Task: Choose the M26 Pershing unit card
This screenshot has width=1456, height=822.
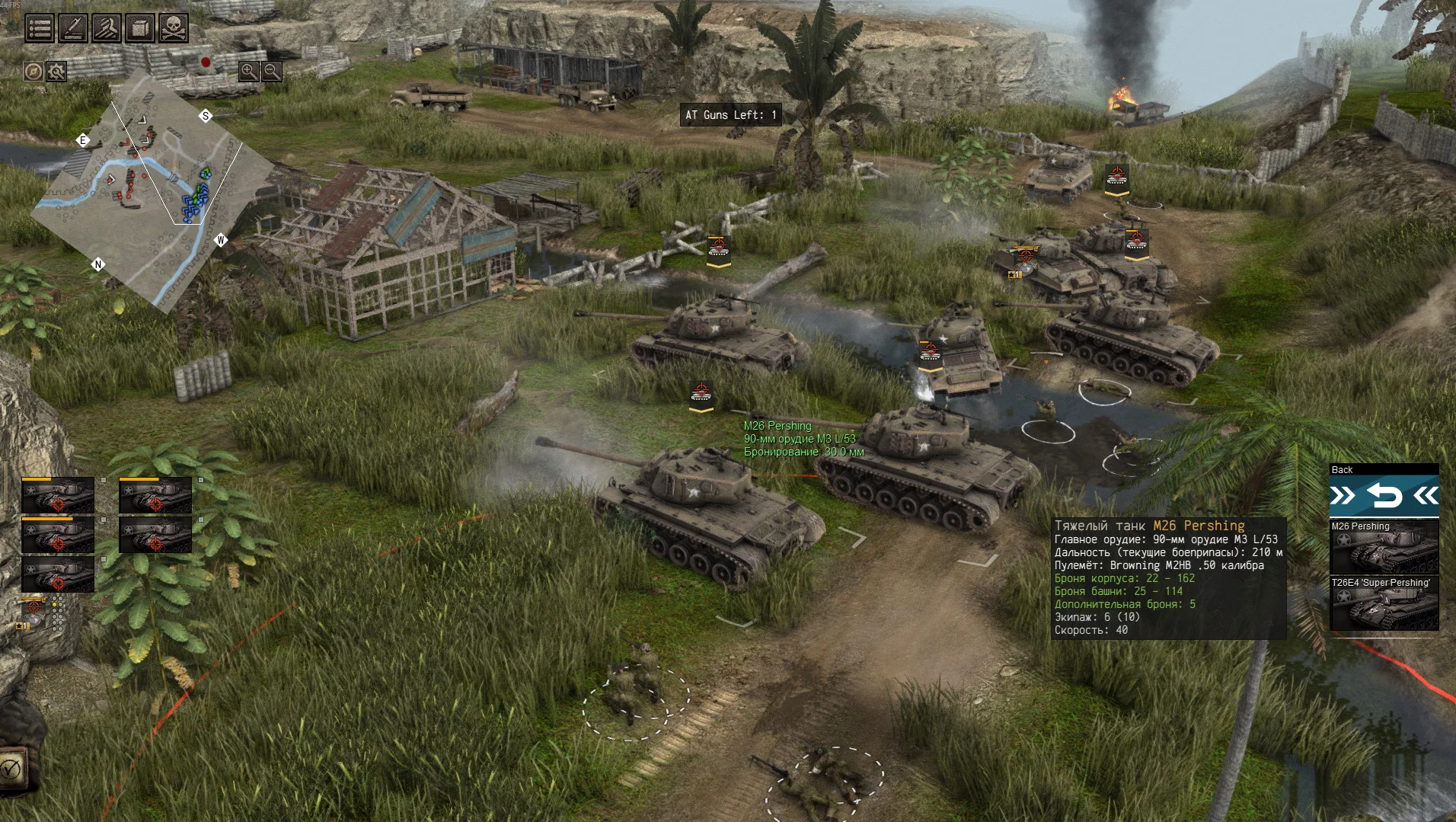Action: tap(1384, 547)
